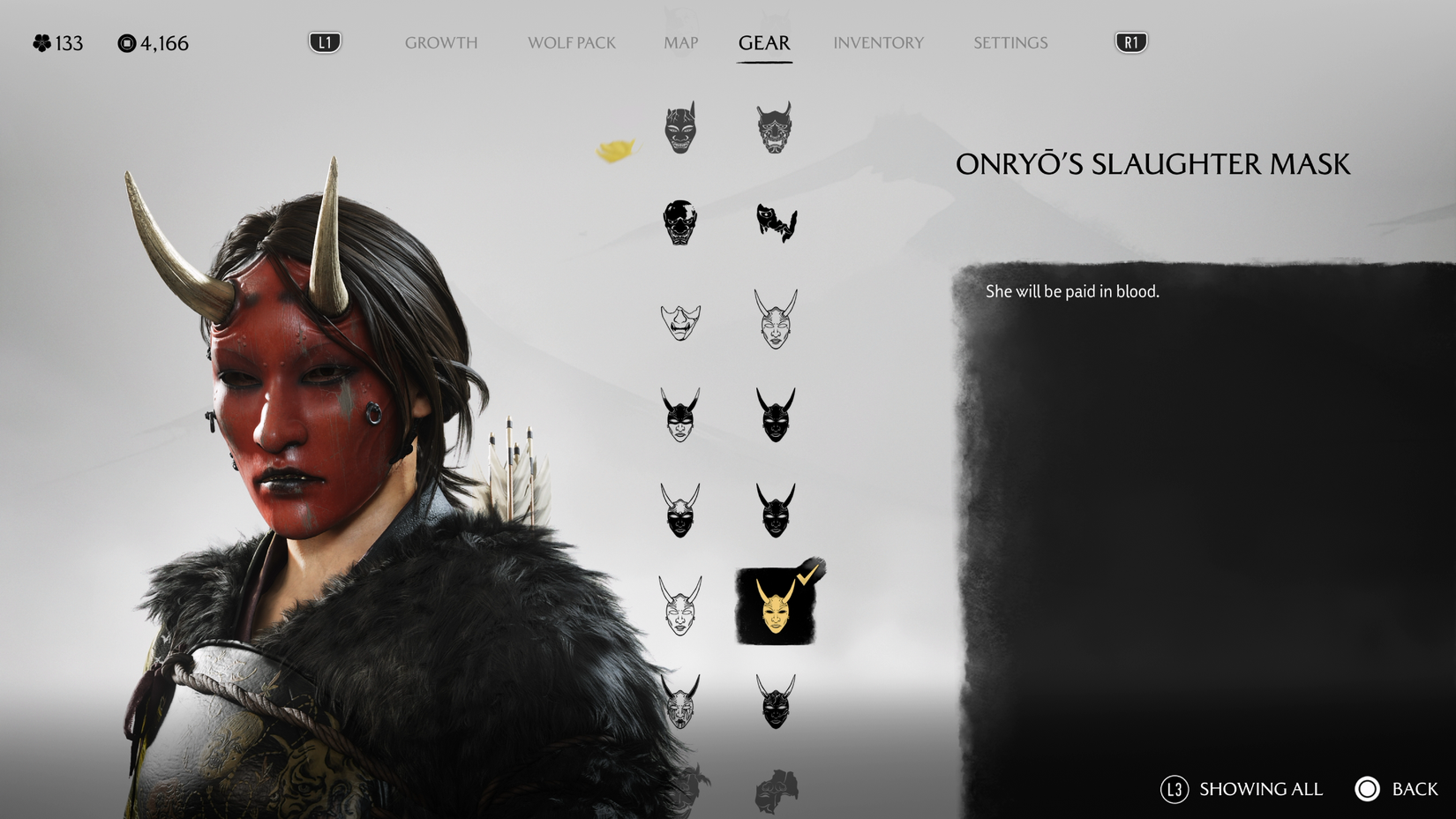
Task: Switch to the Inventory tab
Action: pos(879,42)
